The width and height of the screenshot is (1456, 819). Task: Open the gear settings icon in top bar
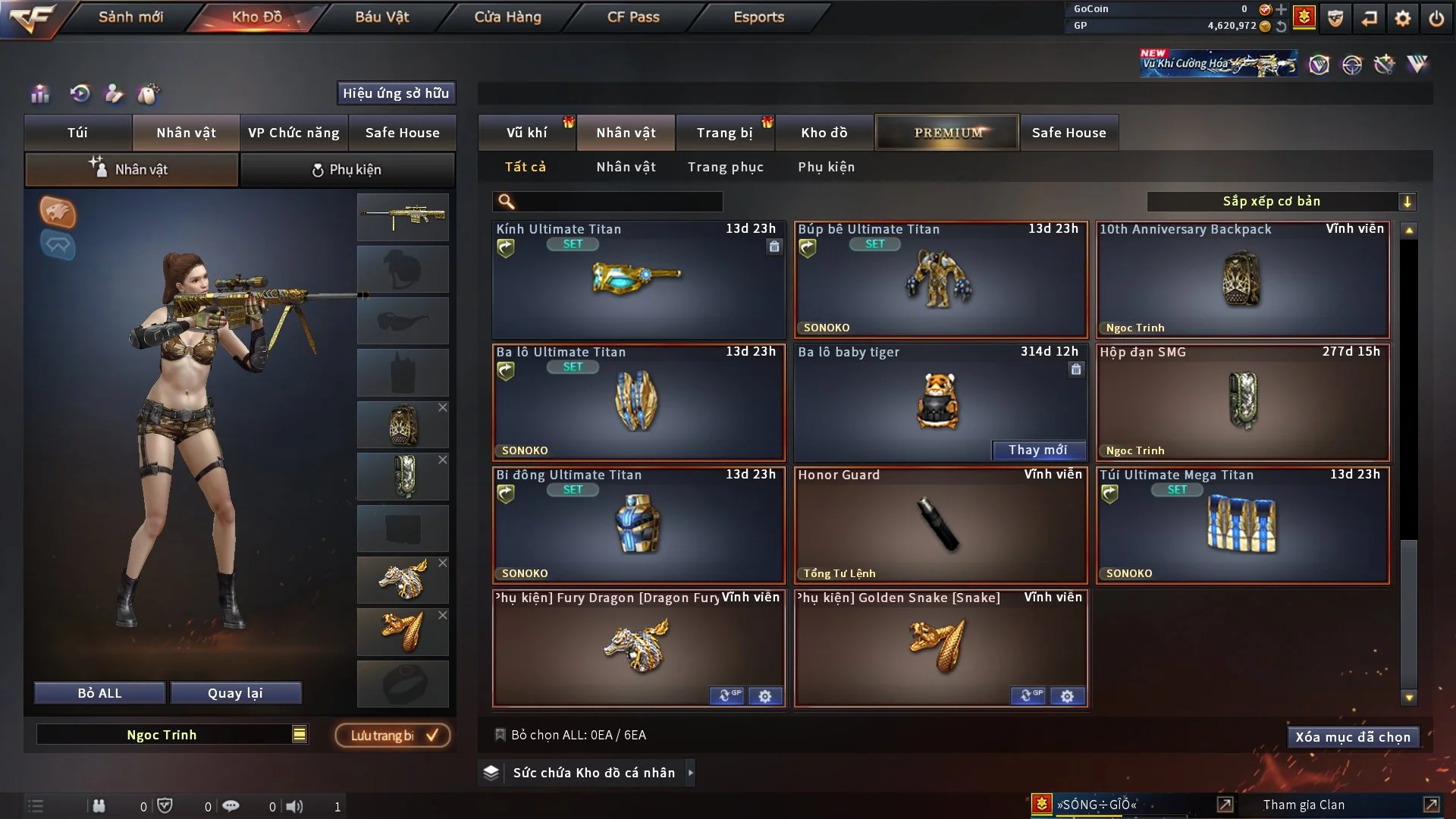(1402, 18)
